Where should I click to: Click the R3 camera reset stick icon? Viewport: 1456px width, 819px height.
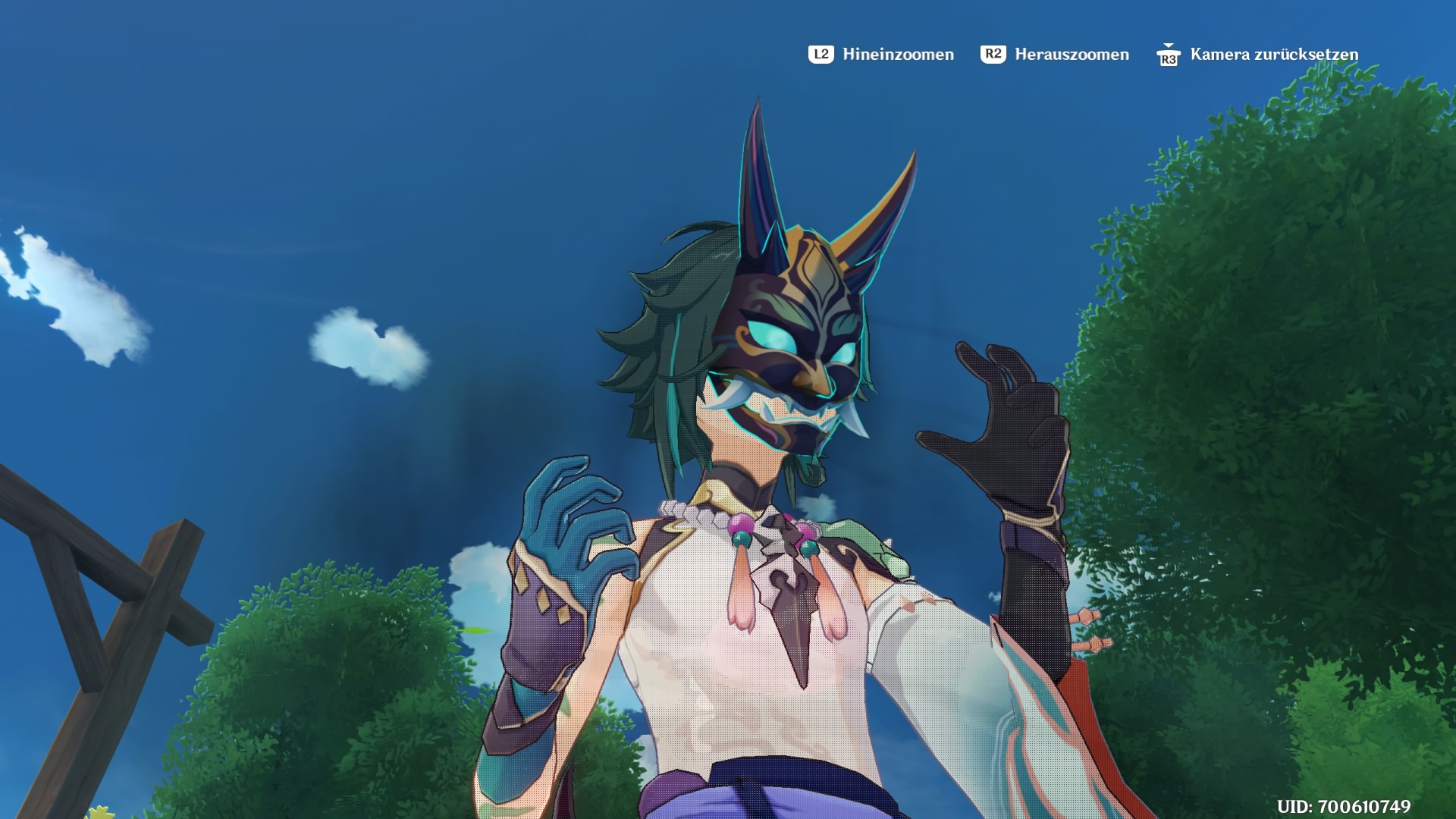pos(1169,56)
